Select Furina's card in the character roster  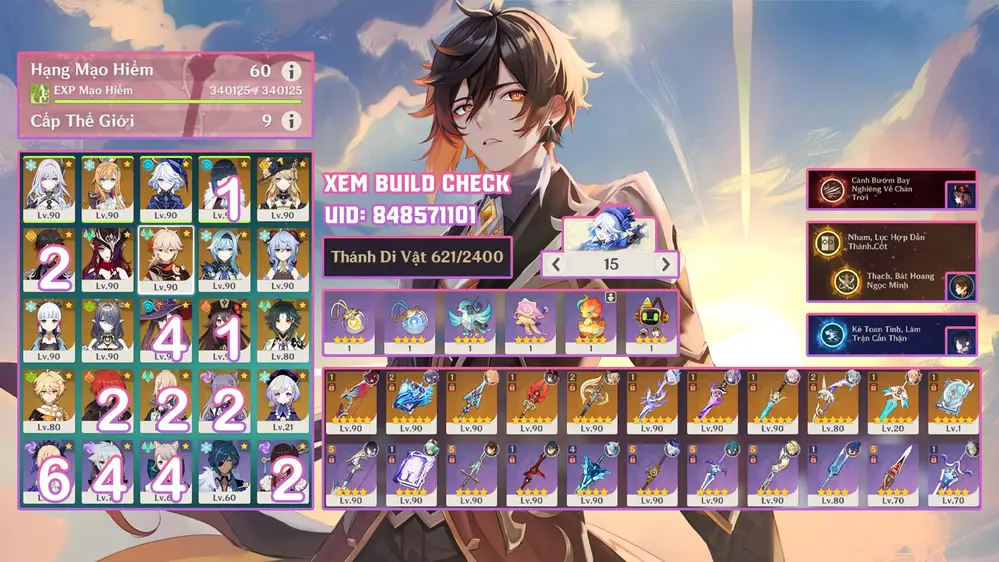[164, 188]
